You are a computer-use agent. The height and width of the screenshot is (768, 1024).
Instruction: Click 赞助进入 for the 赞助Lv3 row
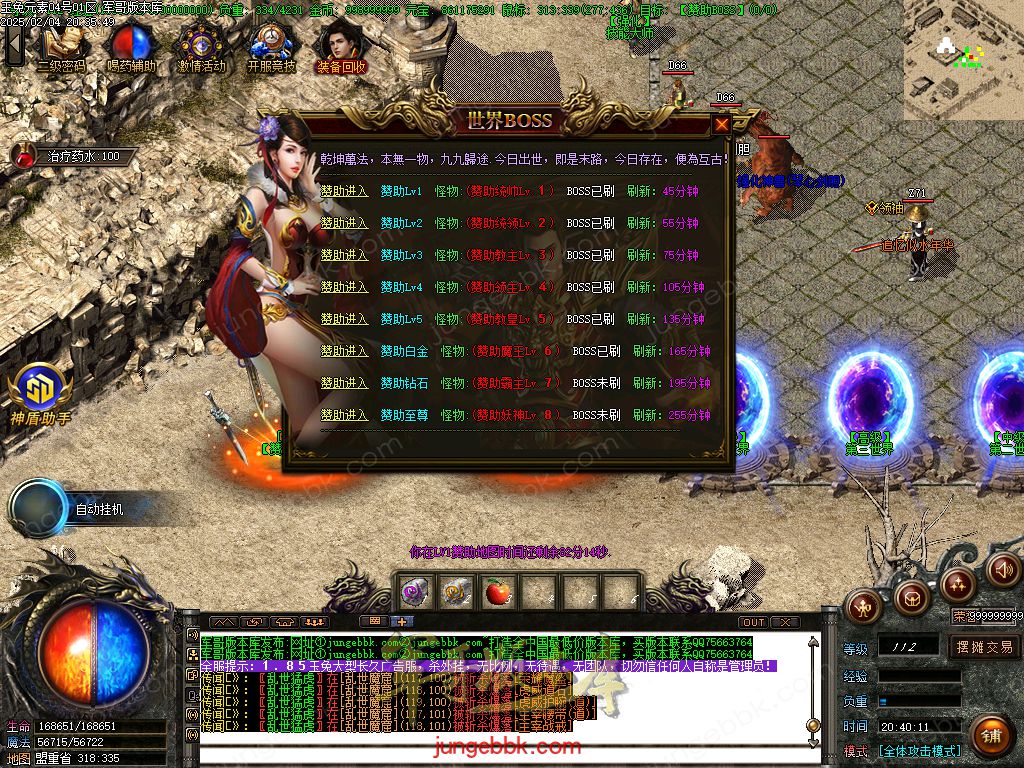[x=344, y=255]
